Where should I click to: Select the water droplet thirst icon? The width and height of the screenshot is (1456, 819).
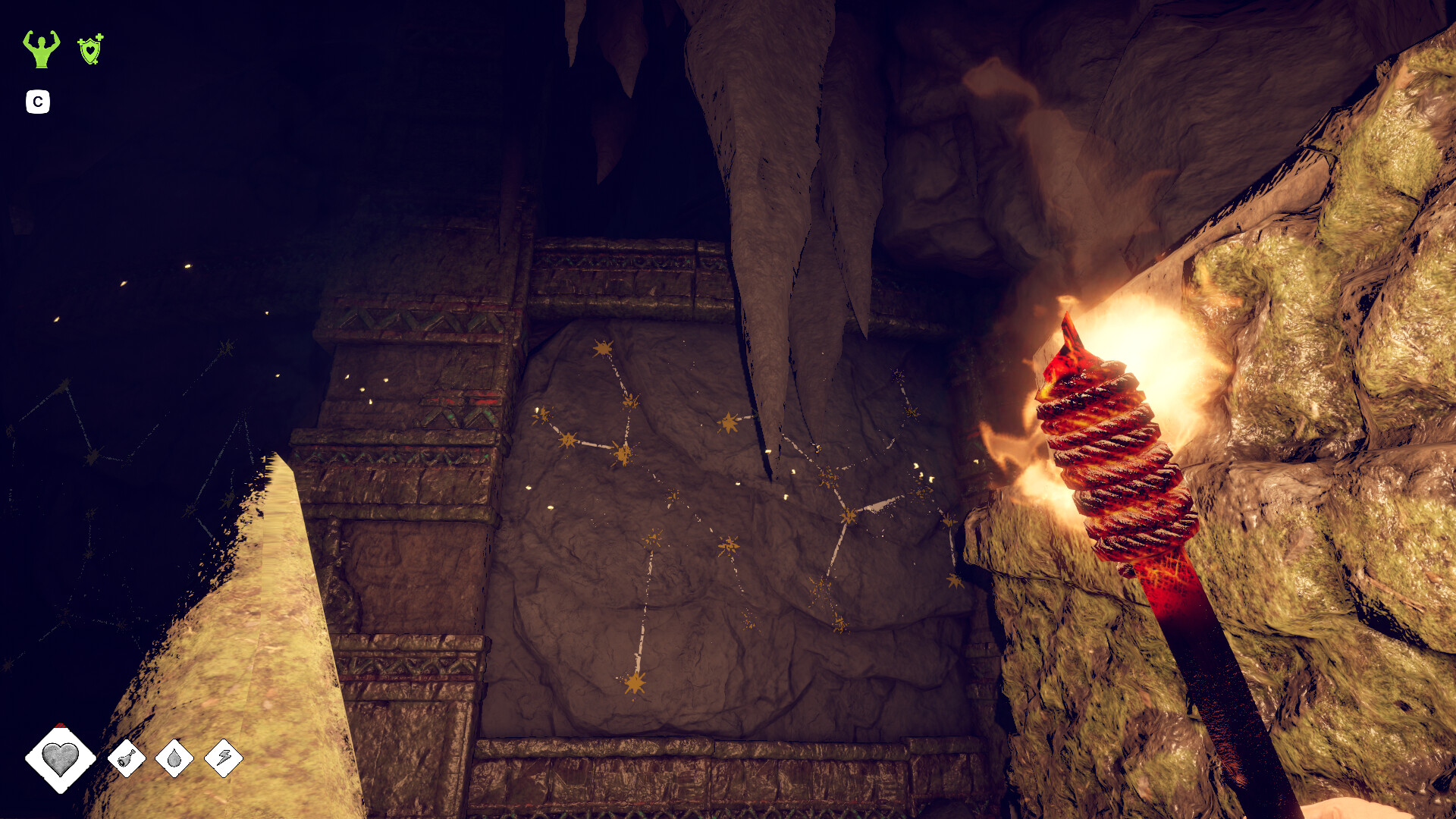tap(174, 758)
